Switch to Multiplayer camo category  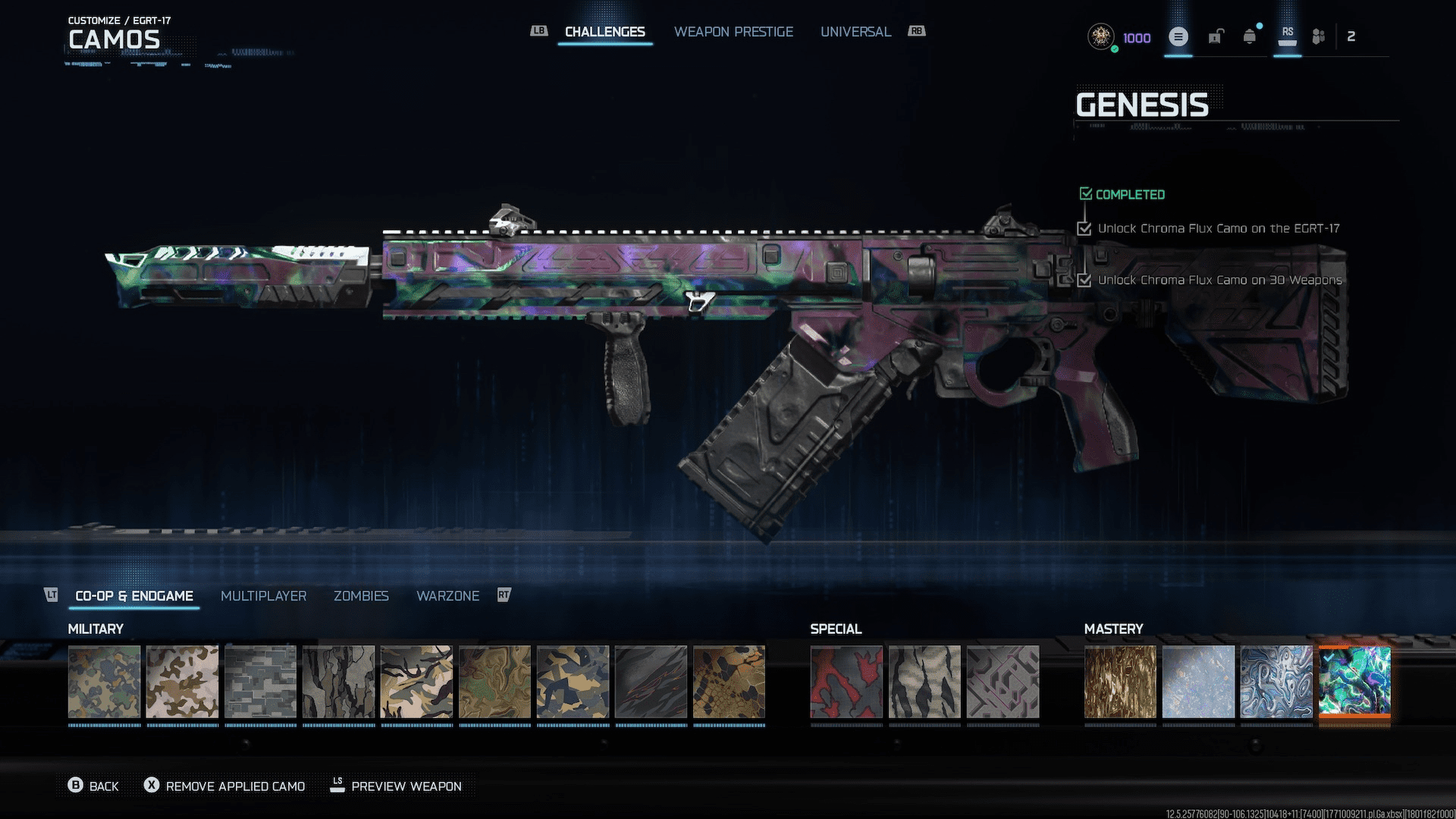pyautogui.click(x=263, y=596)
